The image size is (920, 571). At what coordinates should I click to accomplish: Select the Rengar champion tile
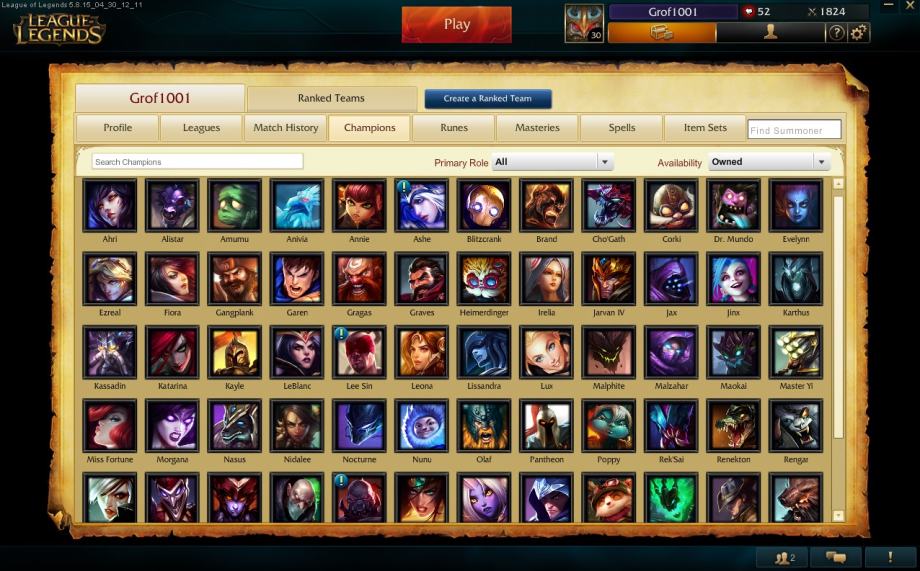pos(796,425)
